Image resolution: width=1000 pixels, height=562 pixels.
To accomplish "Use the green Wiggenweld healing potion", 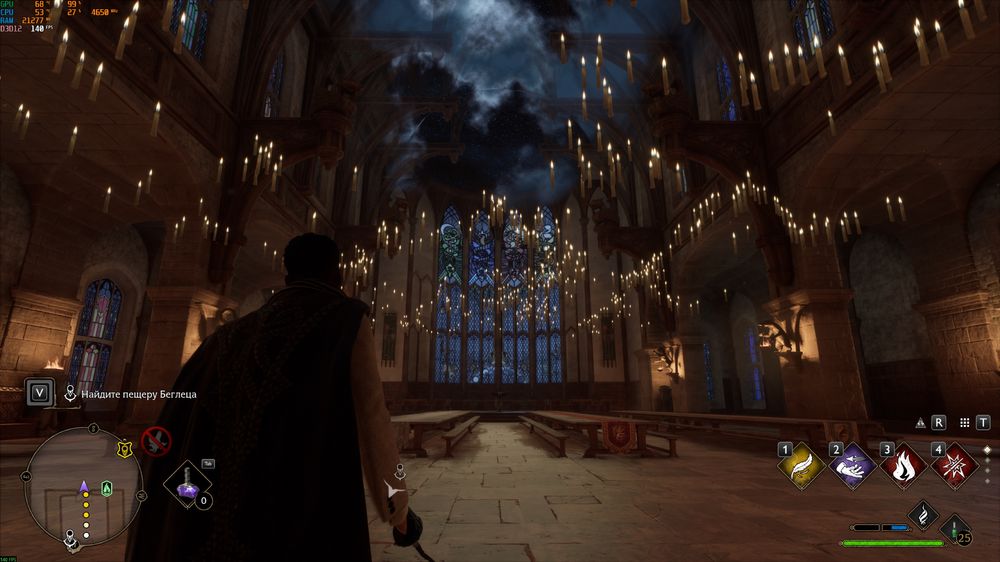I will pyautogui.click(x=955, y=528).
